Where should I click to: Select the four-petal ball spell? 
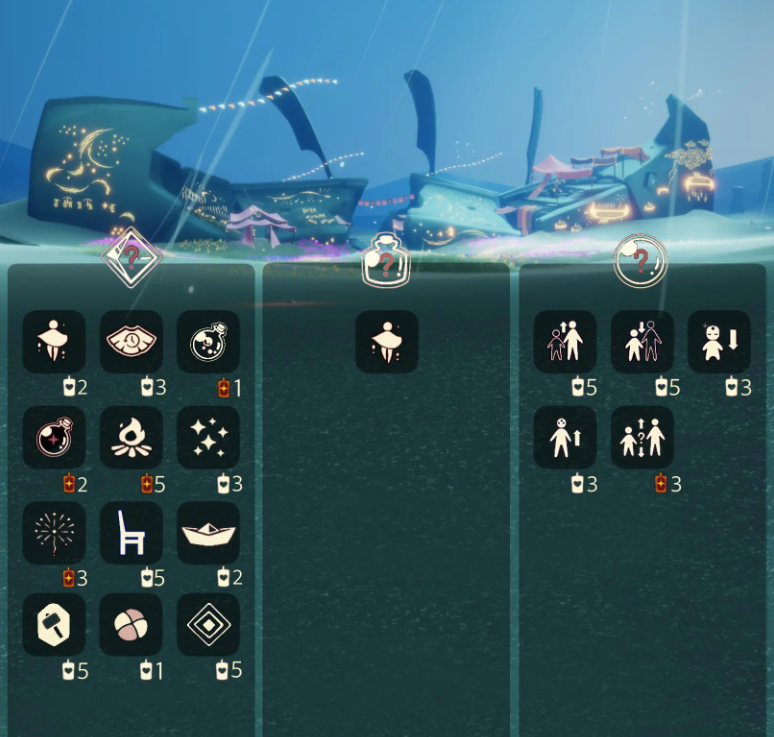pos(131,625)
